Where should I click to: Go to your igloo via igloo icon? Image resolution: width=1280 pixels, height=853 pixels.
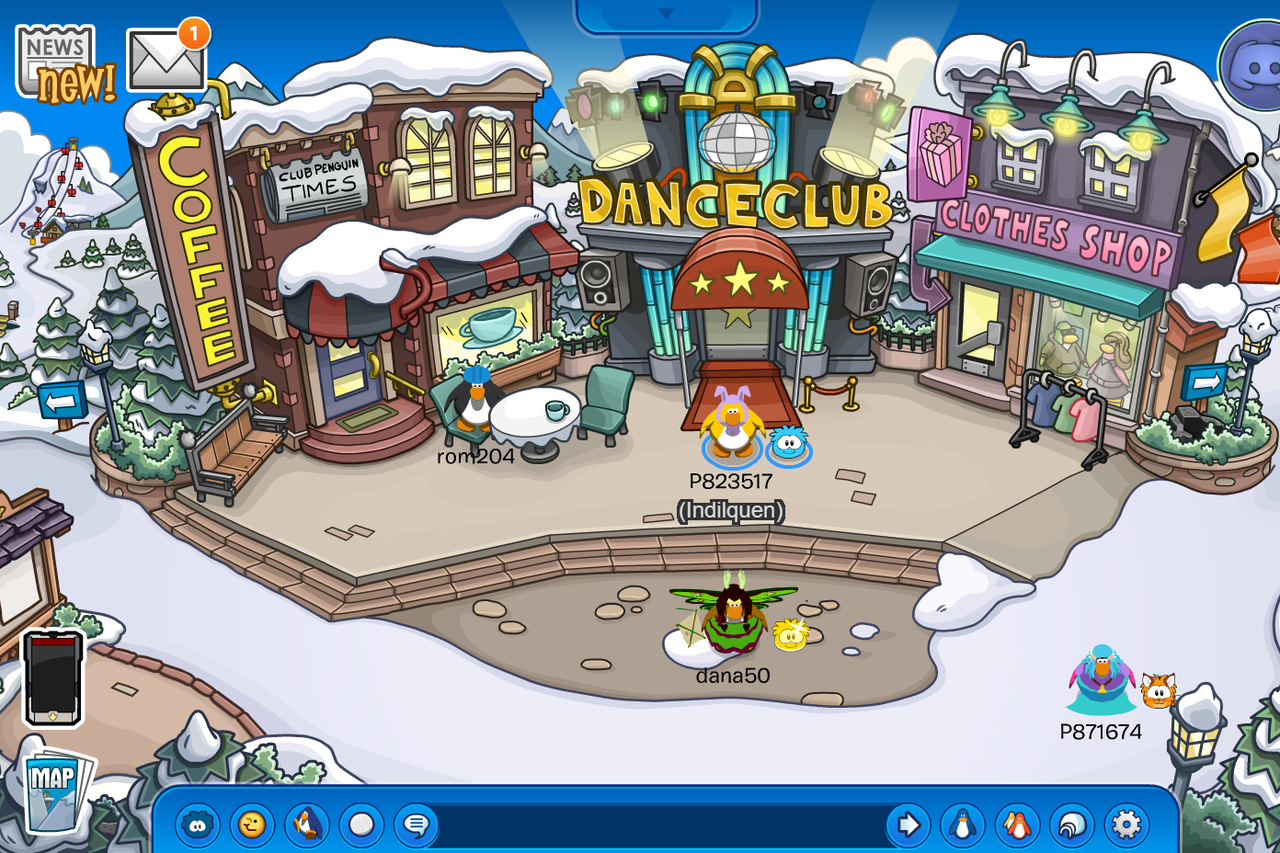coord(1070,826)
